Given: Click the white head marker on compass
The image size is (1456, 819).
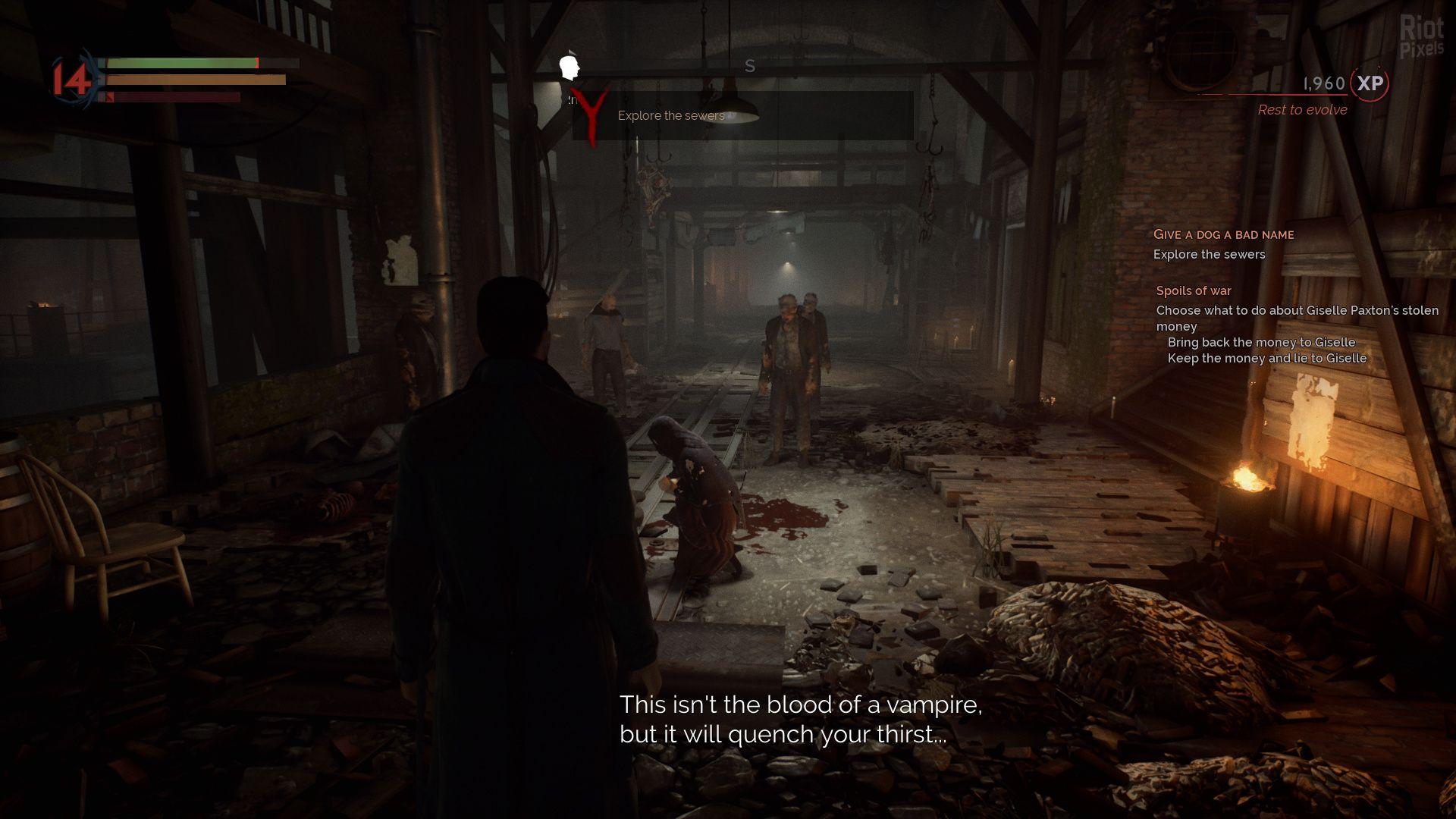Looking at the screenshot, I should (x=569, y=67).
